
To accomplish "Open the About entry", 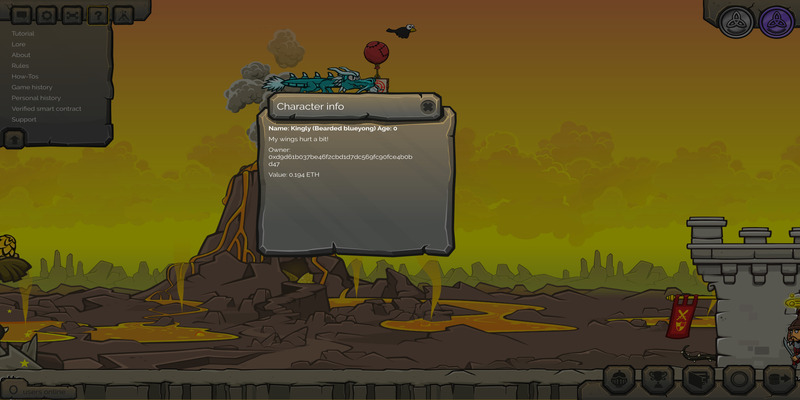I will [x=21, y=55].
